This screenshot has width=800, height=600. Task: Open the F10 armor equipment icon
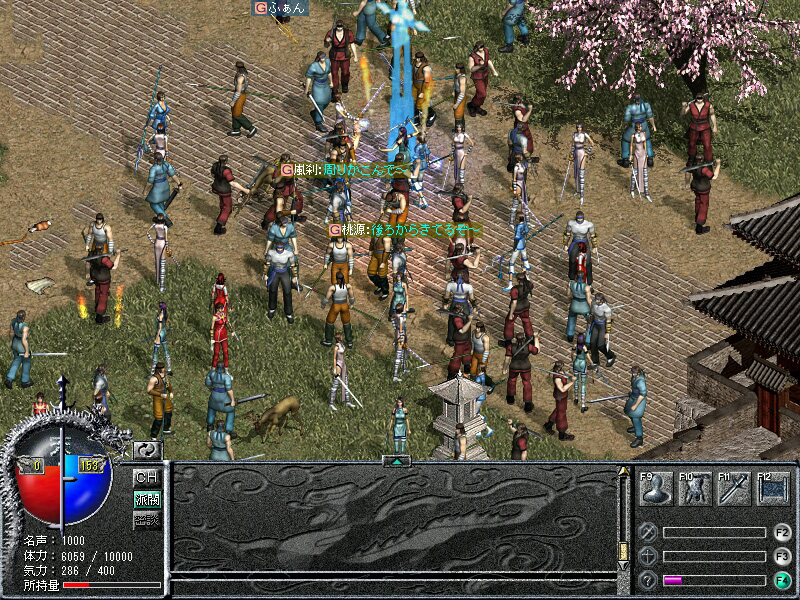pos(694,489)
